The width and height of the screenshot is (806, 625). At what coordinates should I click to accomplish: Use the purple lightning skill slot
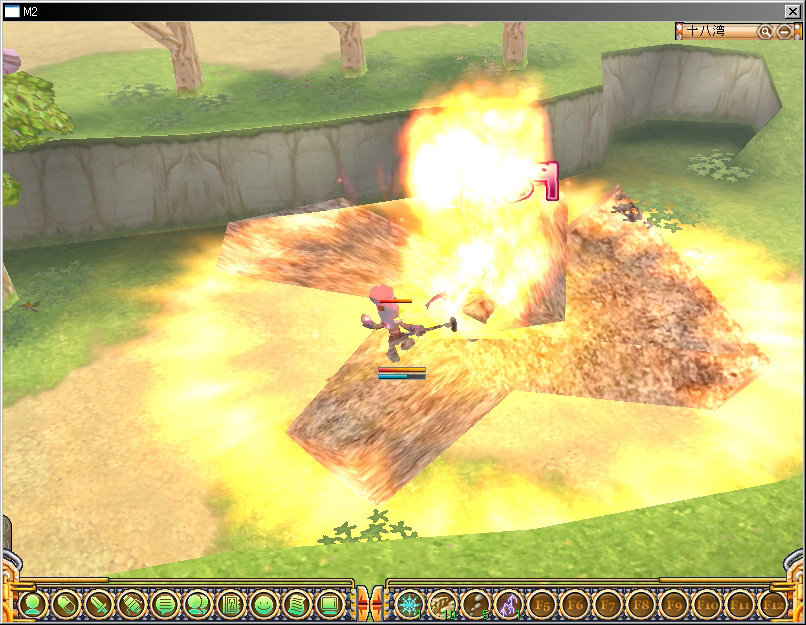(507, 604)
